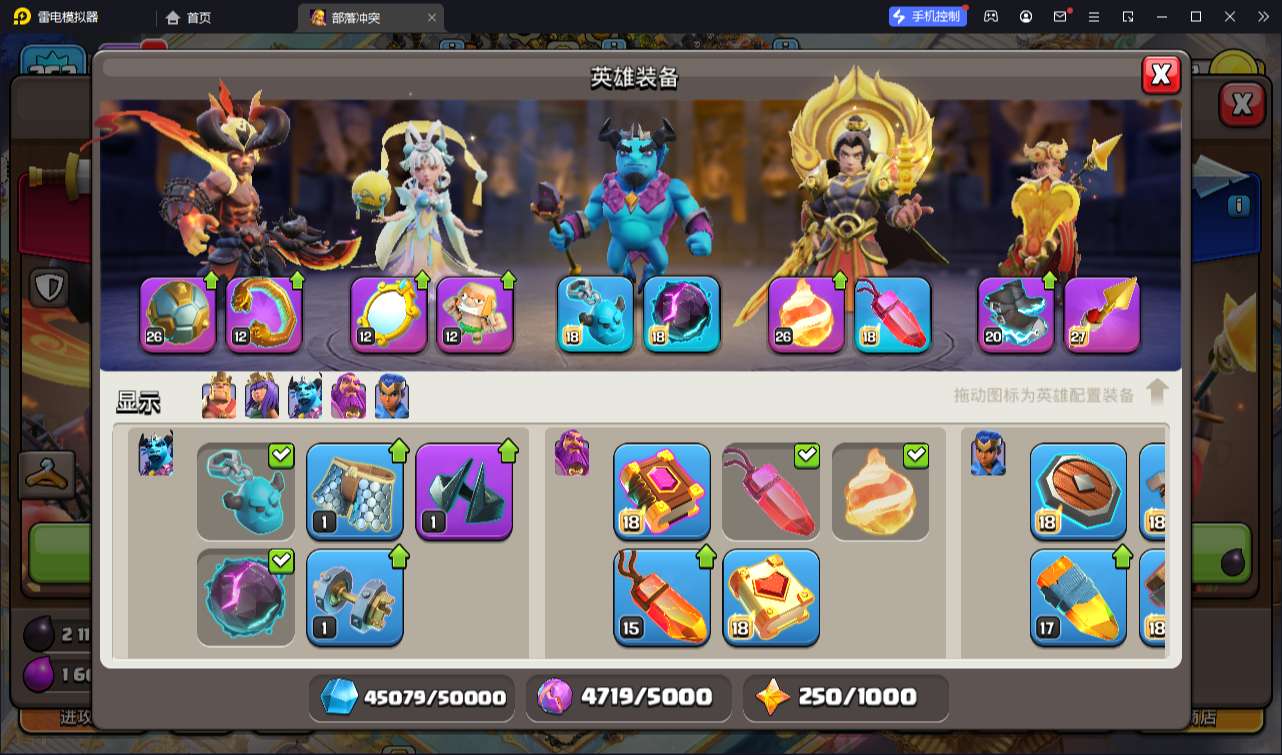Switch to the emulator home tab
Image resolution: width=1282 pixels, height=755 pixels.
pyautogui.click(x=189, y=17)
